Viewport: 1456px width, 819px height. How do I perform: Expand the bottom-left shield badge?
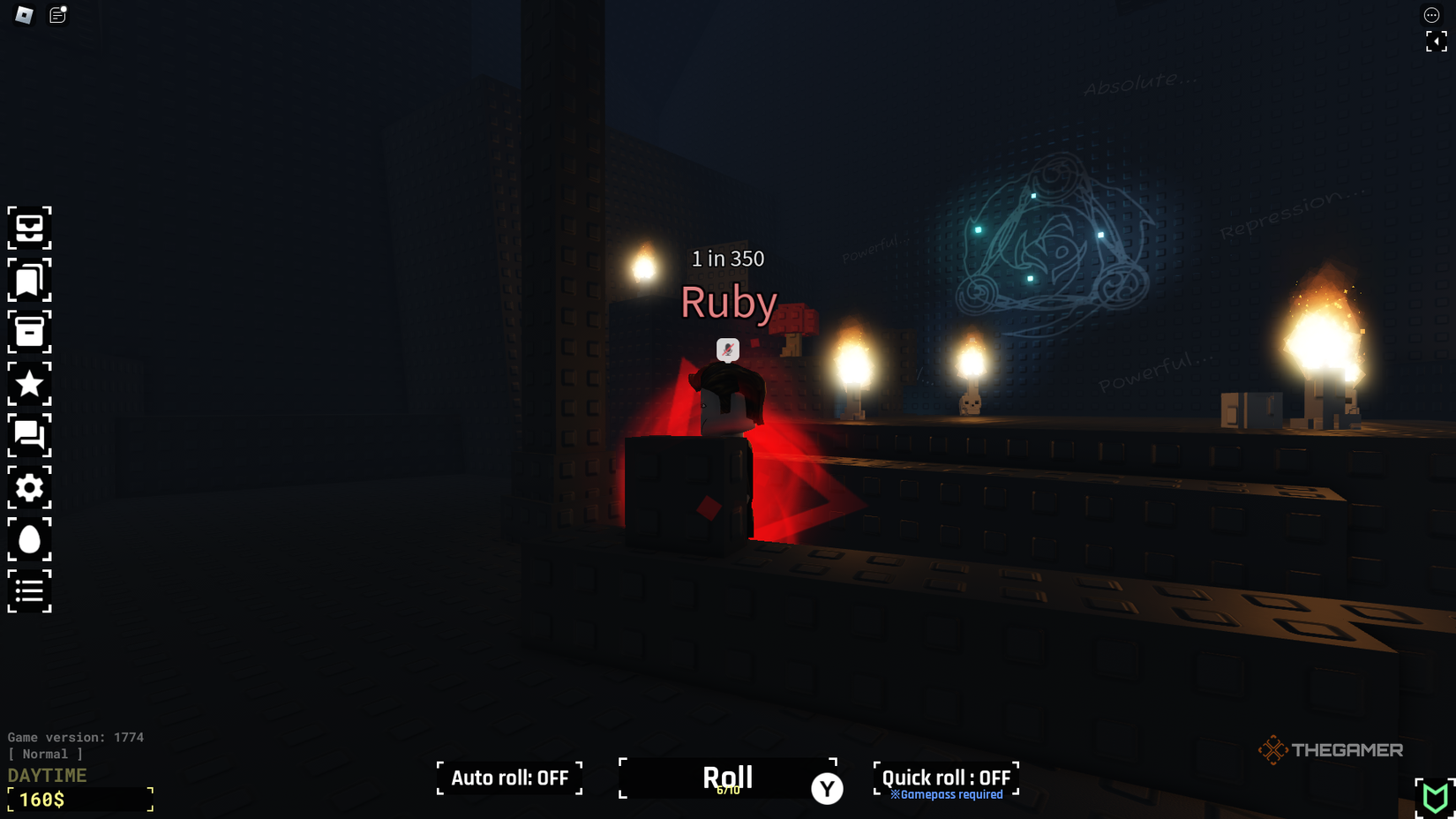pyautogui.click(x=1436, y=797)
